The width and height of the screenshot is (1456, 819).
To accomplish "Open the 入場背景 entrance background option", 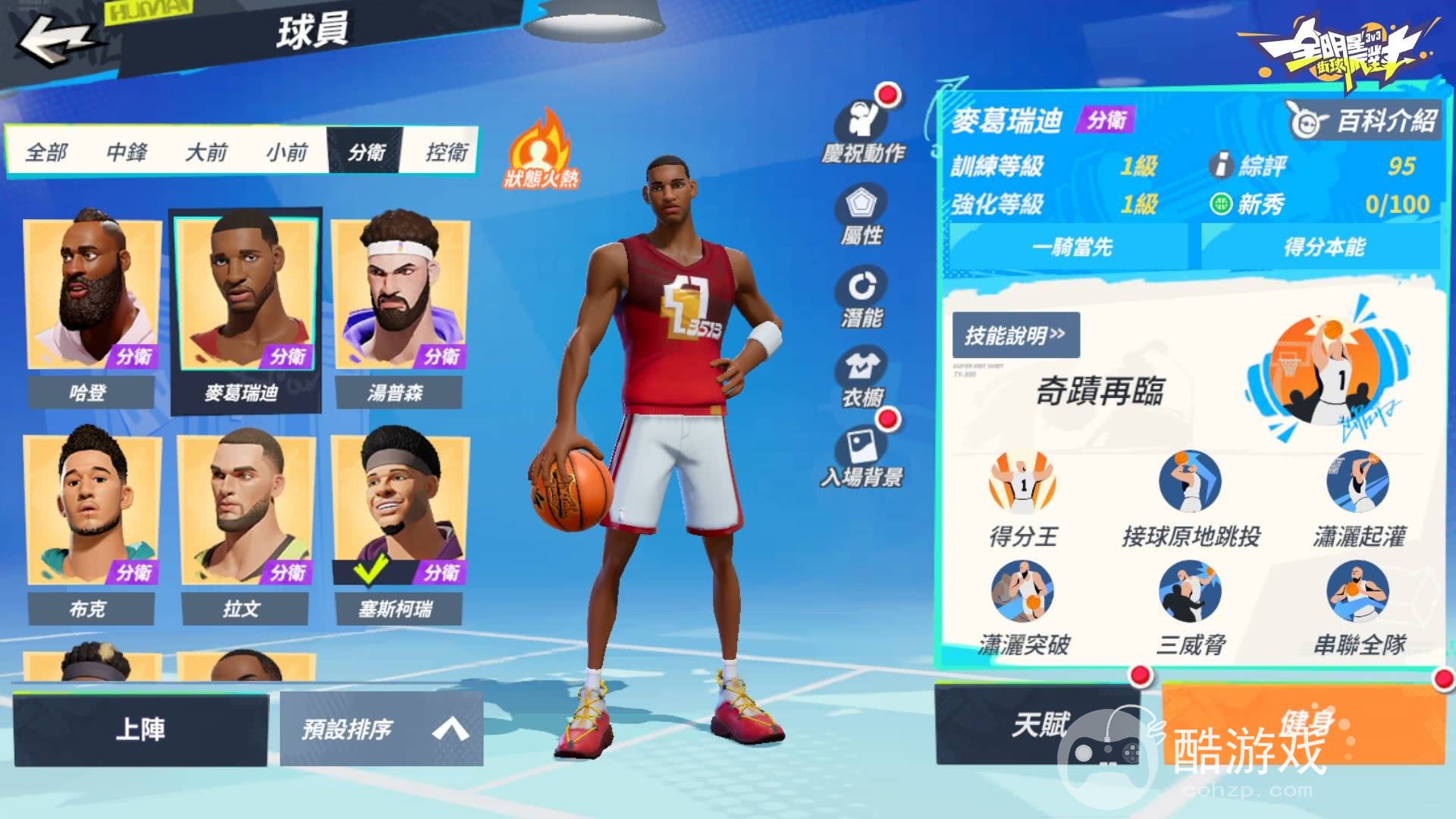I will [861, 457].
